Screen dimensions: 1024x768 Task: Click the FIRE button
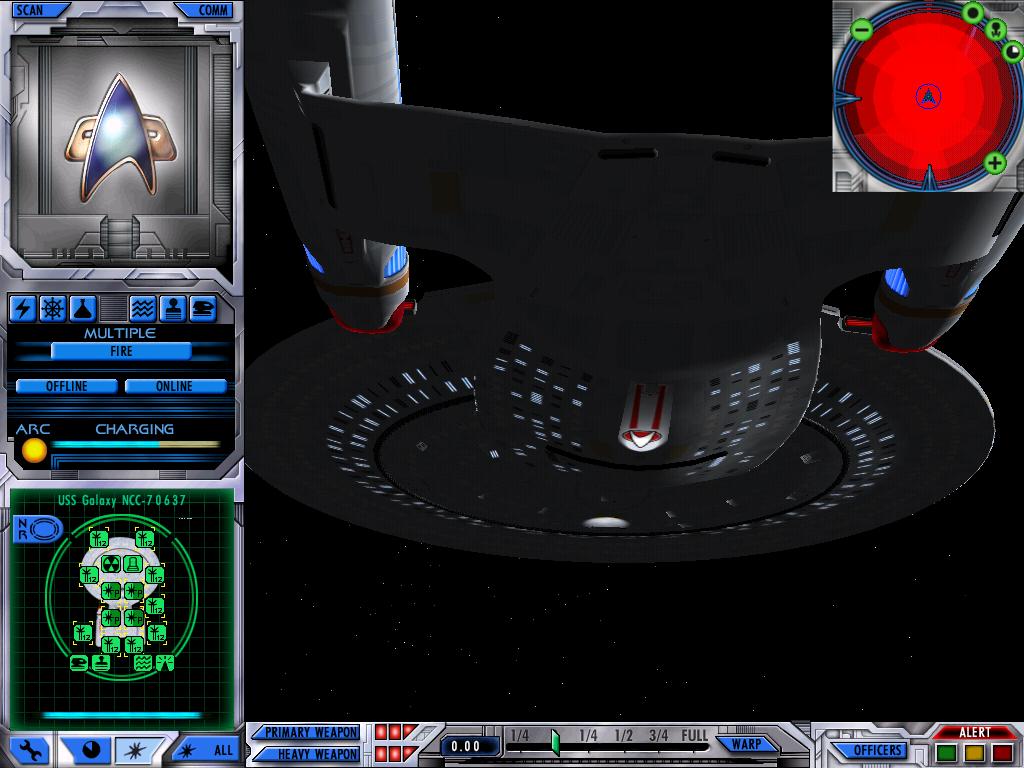point(121,351)
